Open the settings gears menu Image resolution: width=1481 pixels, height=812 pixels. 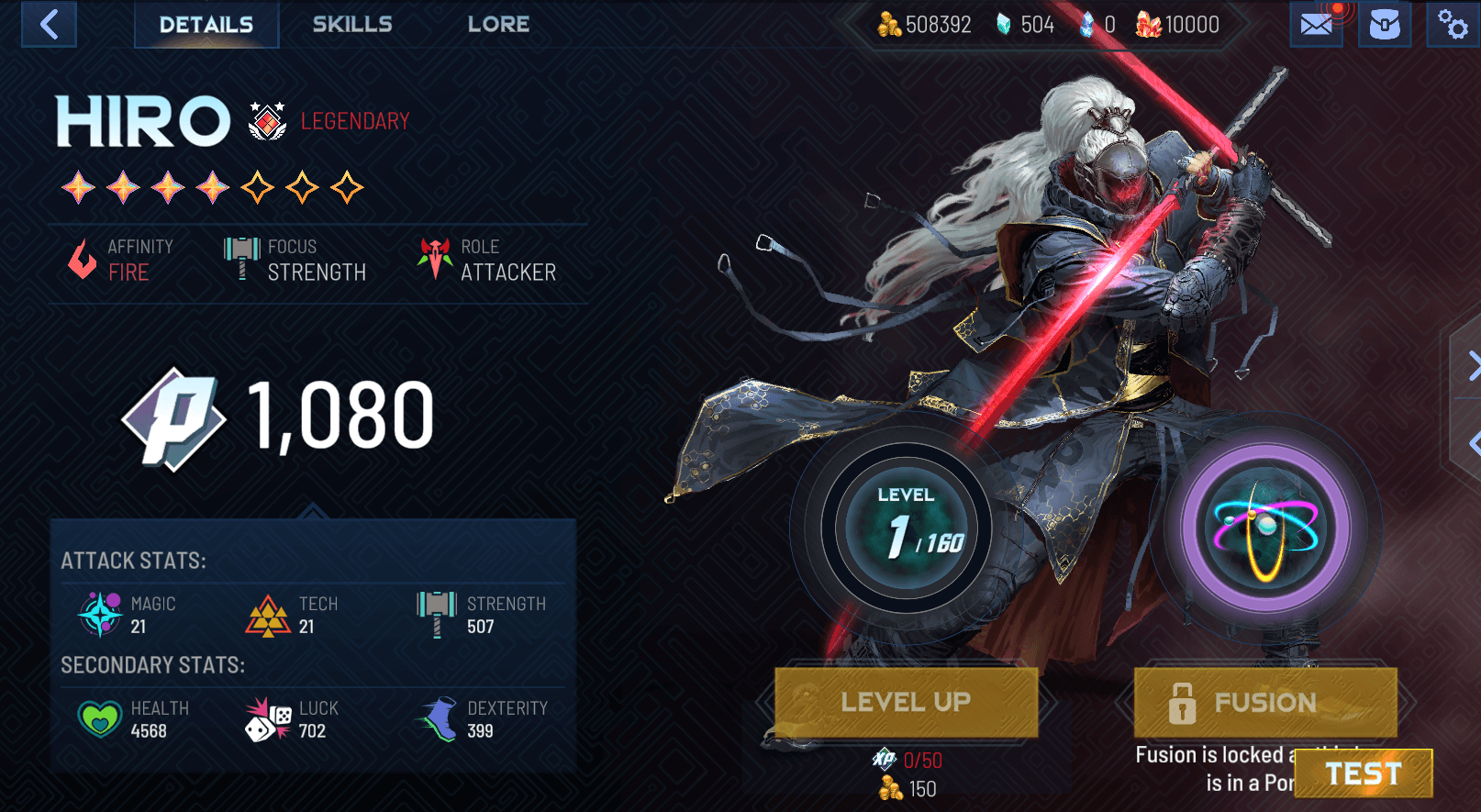tap(1453, 25)
